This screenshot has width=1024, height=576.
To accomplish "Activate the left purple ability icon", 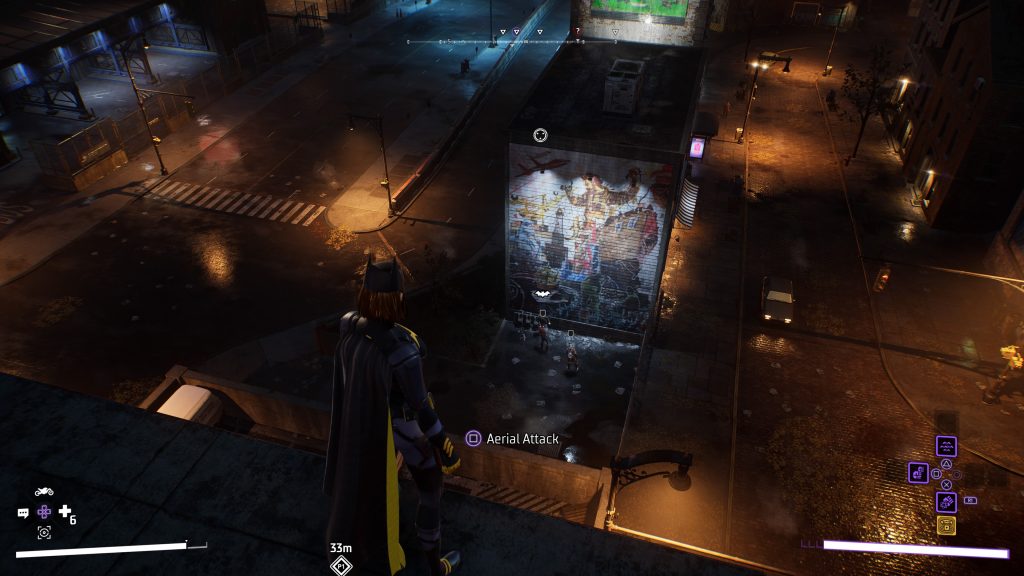I will (x=919, y=472).
